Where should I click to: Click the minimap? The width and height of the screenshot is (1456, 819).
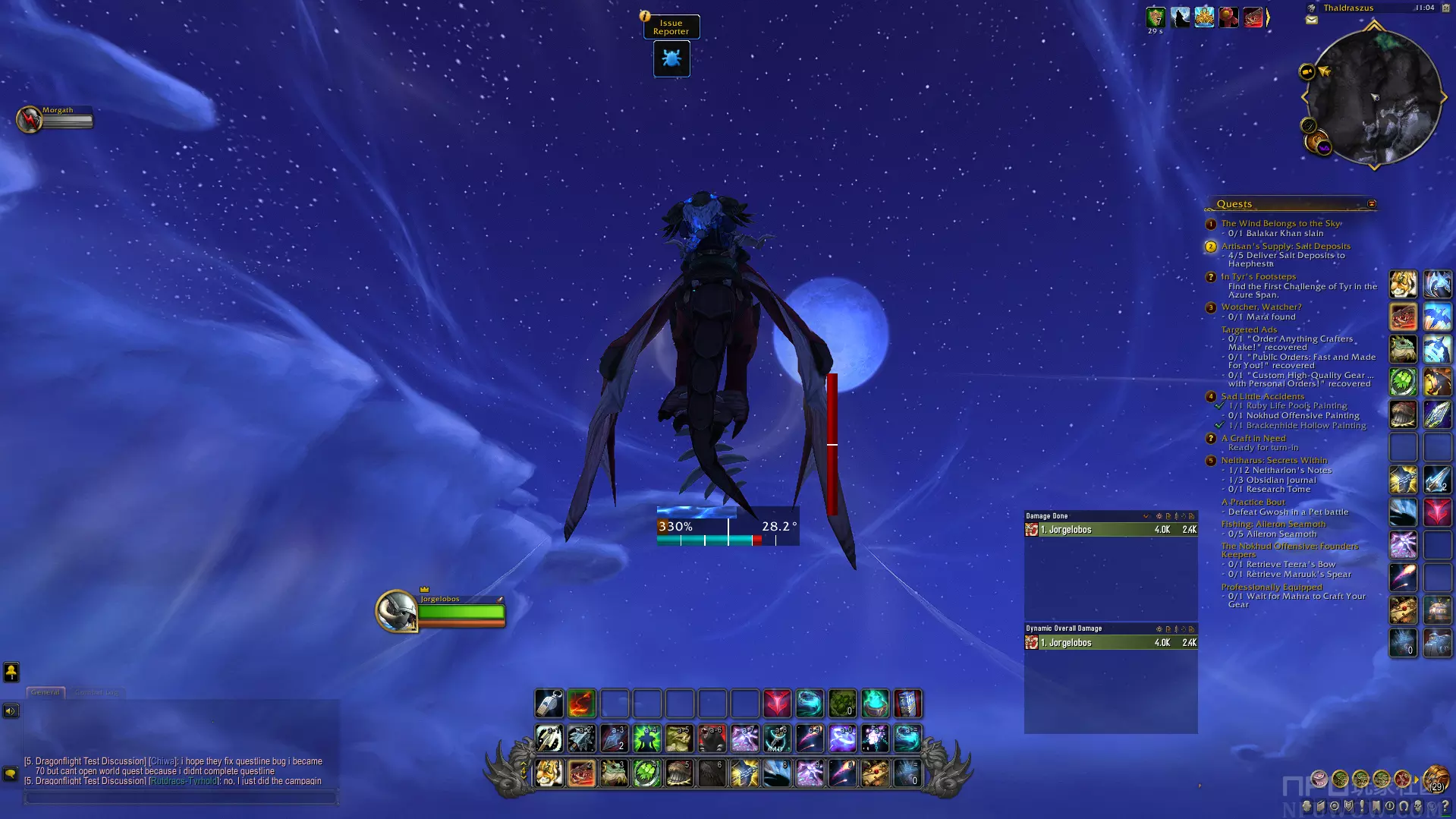(1374, 96)
